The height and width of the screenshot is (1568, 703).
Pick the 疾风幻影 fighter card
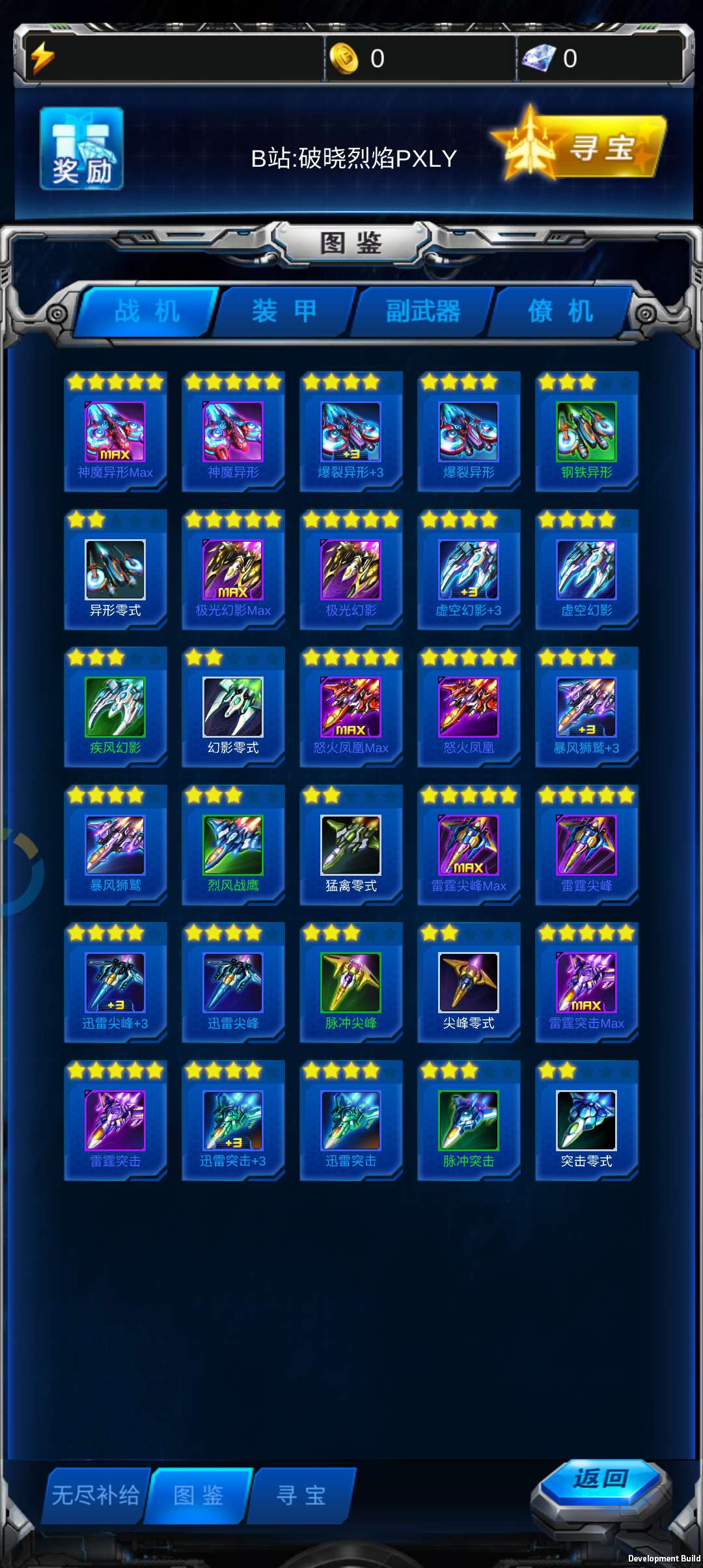(115, 707)
